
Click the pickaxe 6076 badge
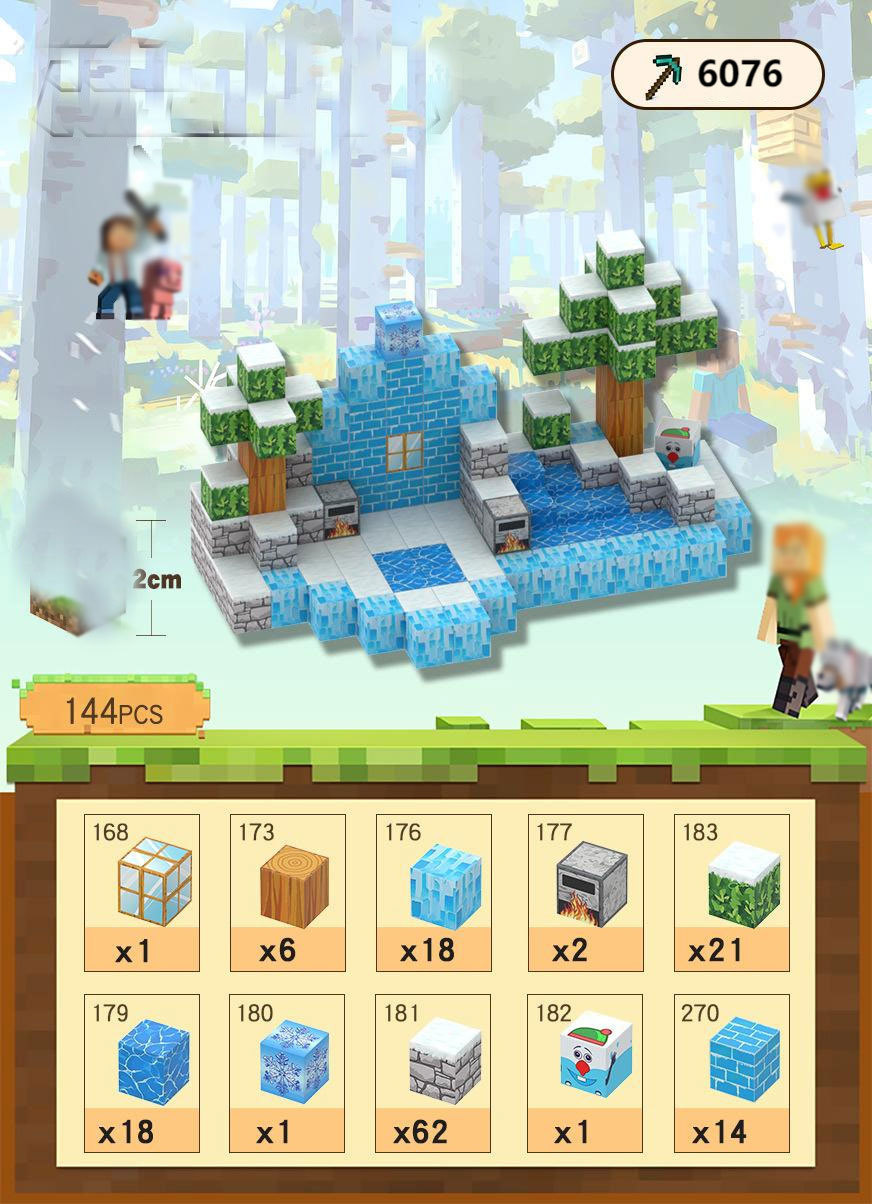pyautogui.click(x=717, y=74)
